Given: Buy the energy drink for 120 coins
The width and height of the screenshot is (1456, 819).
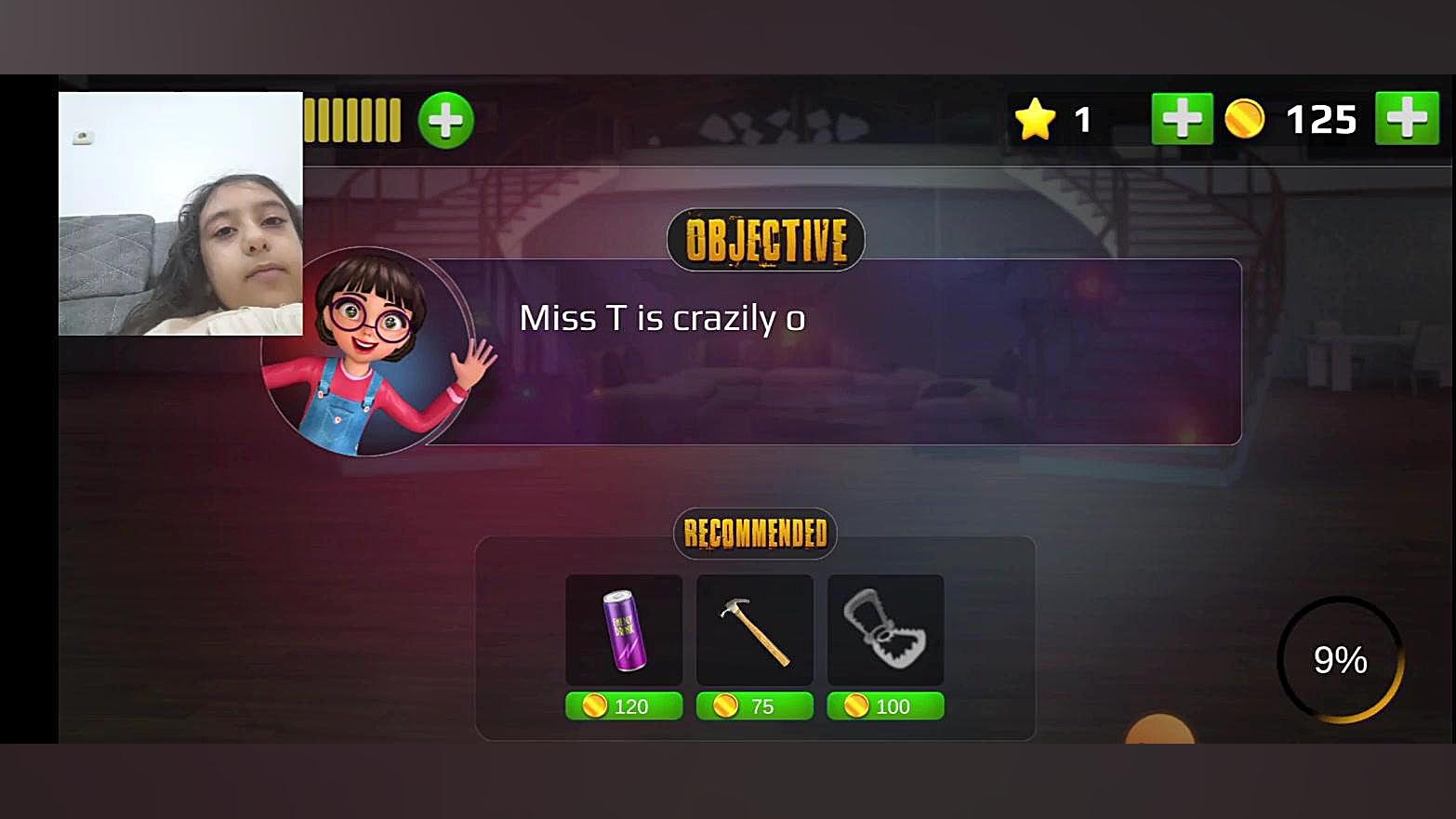Looking at the screenshot, I should [x=624, y=707].
